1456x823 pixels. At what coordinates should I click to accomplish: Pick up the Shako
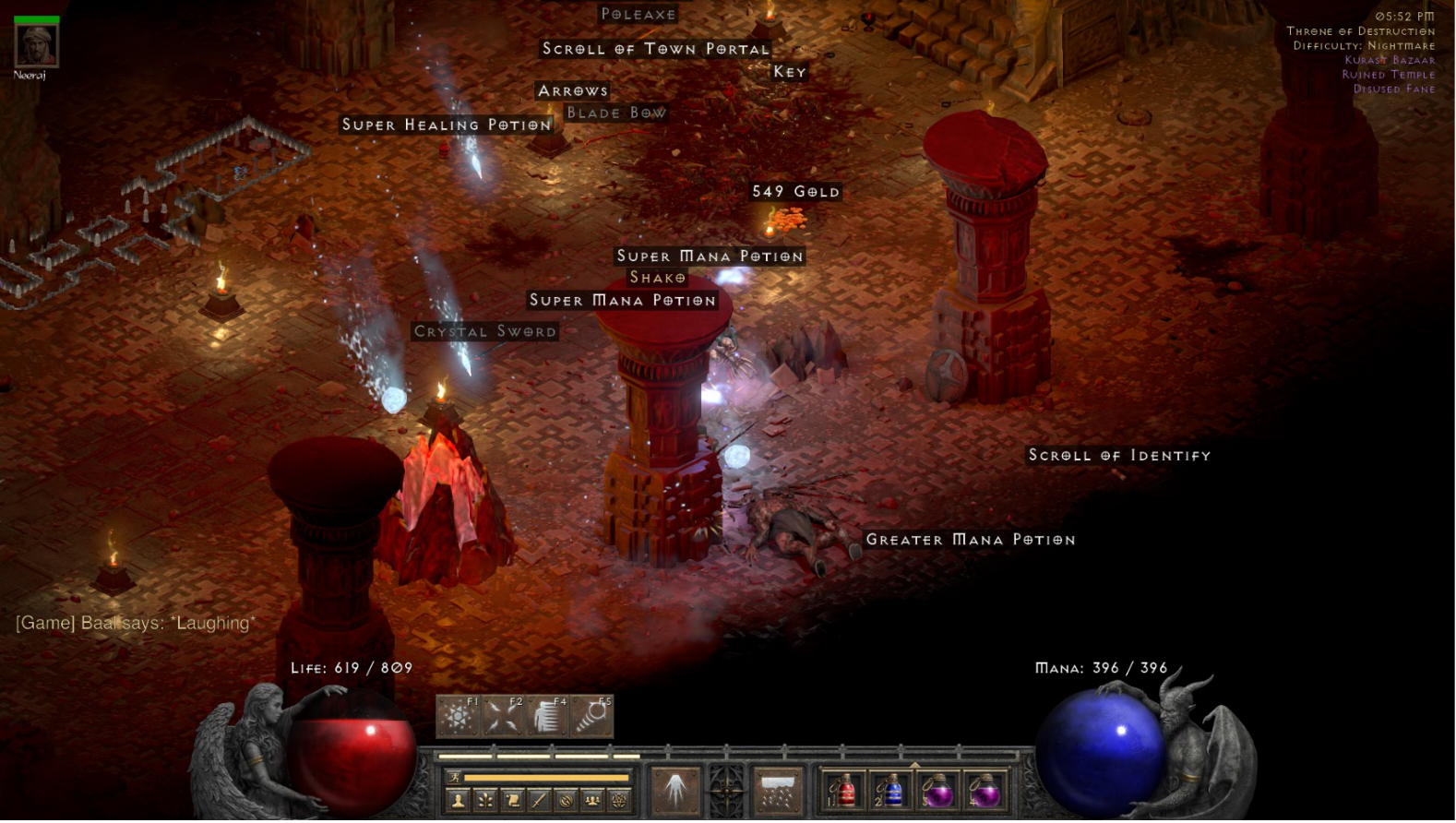coord(656,278)
